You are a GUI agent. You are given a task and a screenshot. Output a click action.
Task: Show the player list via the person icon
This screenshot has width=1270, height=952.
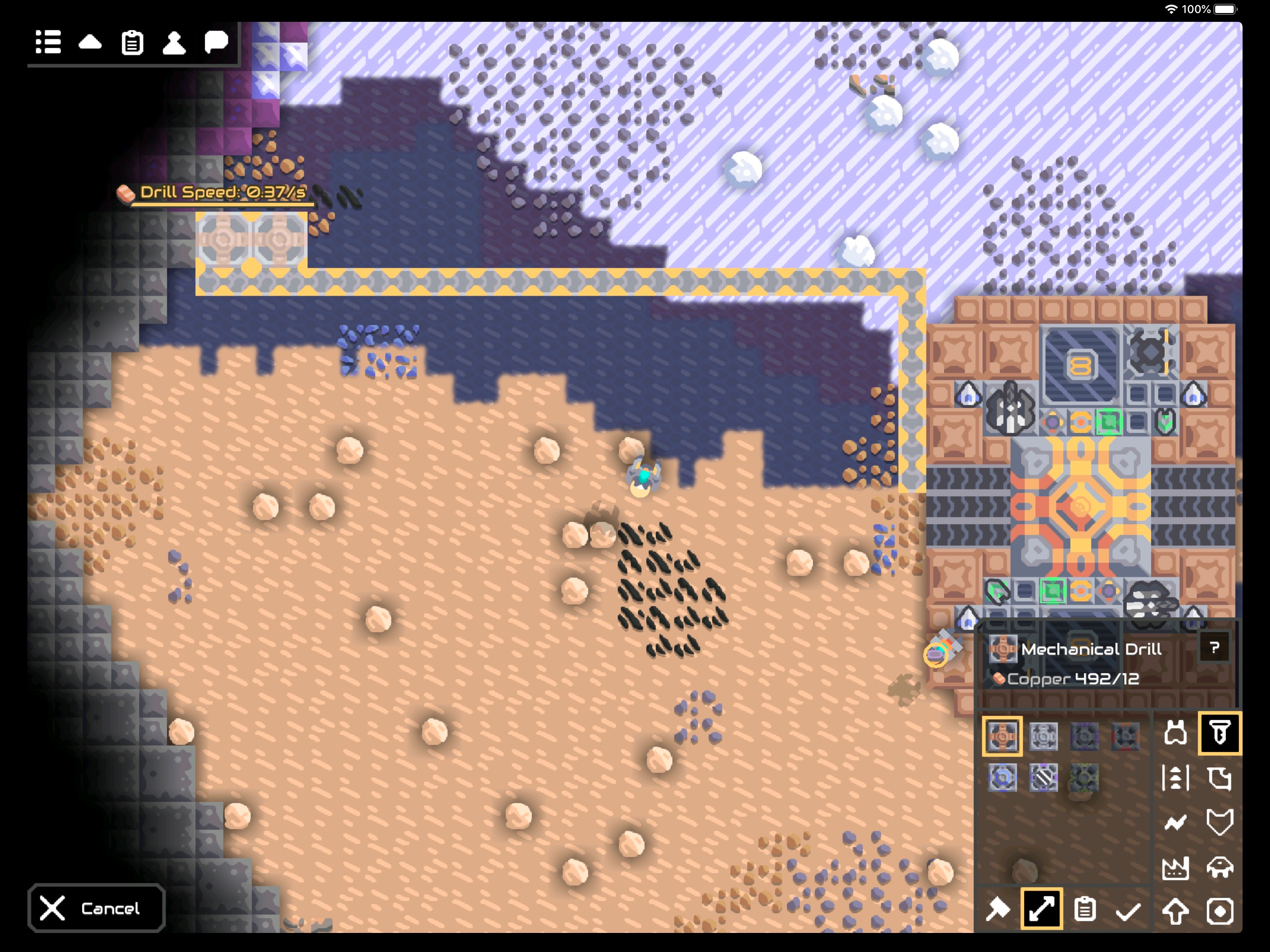(x=174, y=42)
